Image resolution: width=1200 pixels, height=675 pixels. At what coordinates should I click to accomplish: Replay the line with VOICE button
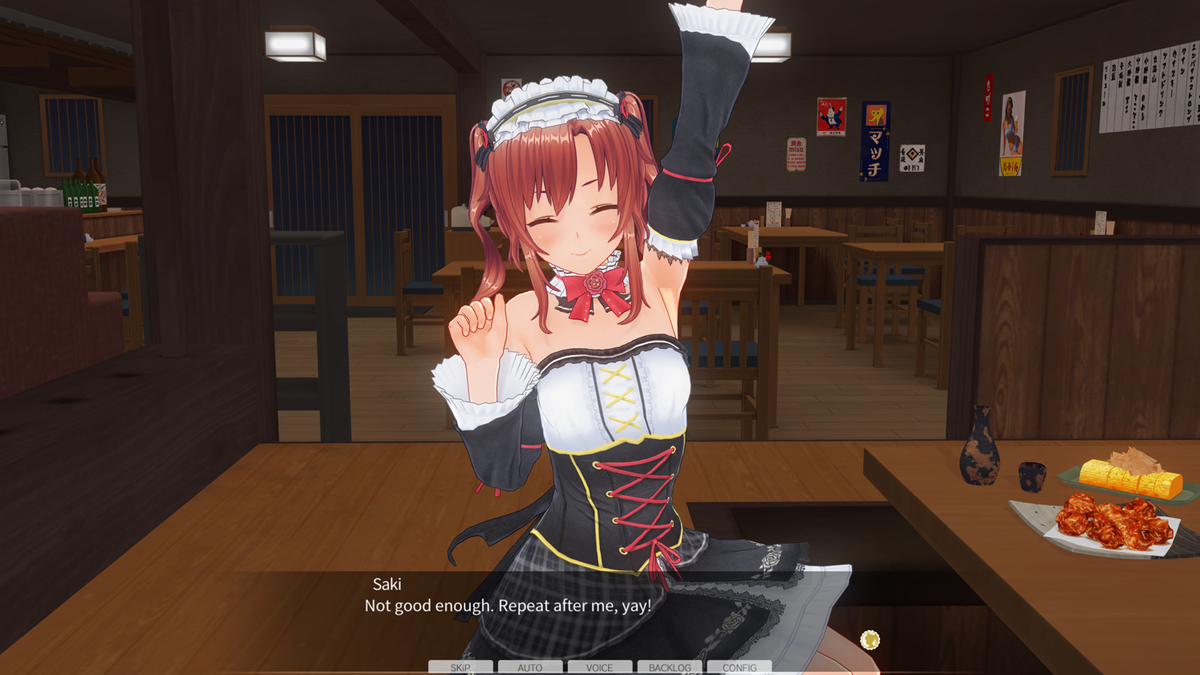pyautogui.click(x=600, y=667)
